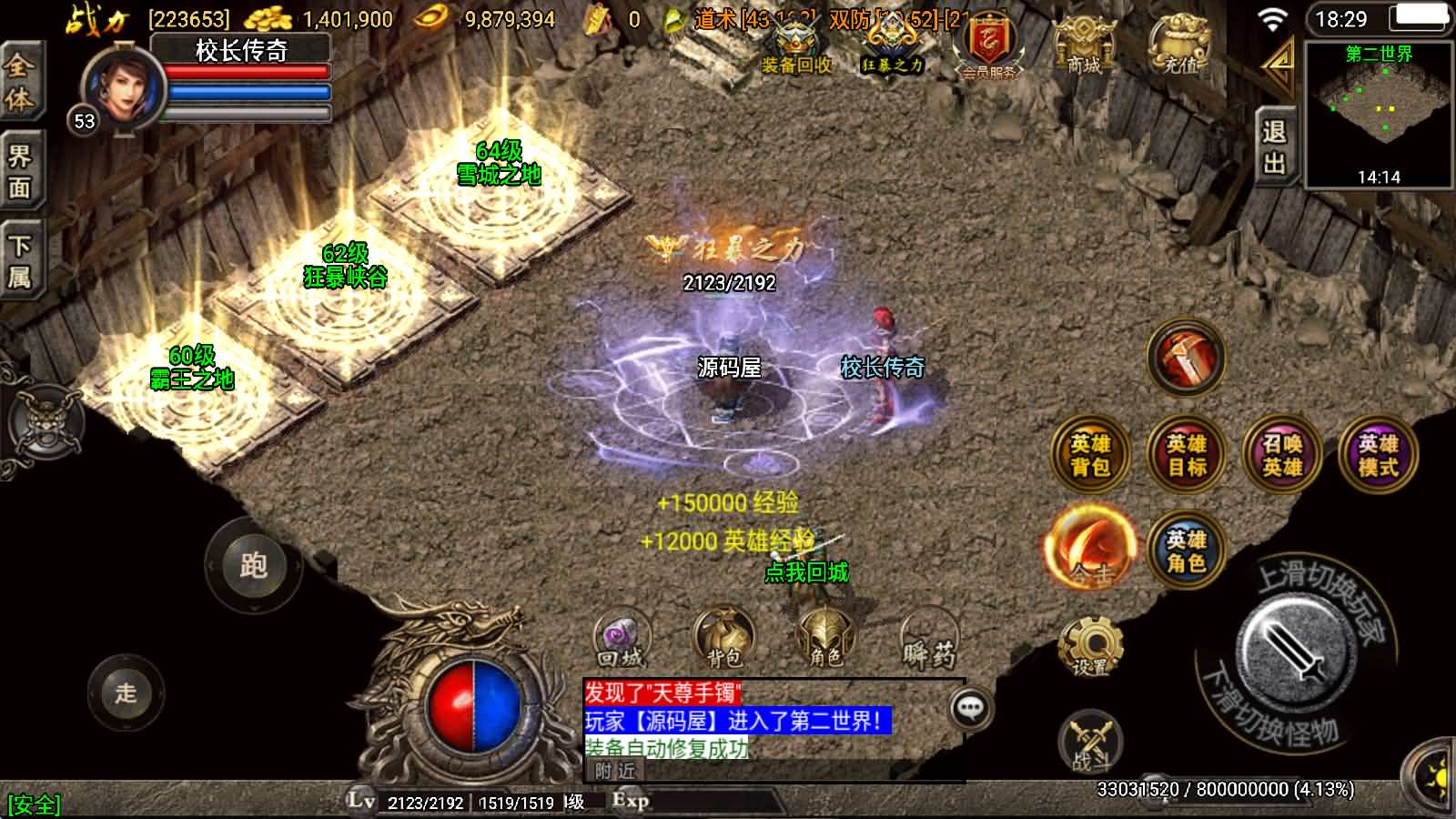Open the chat speech bubble button
Image resolution: width=1456 pixels, height=819 pixels.
(970, 709)
